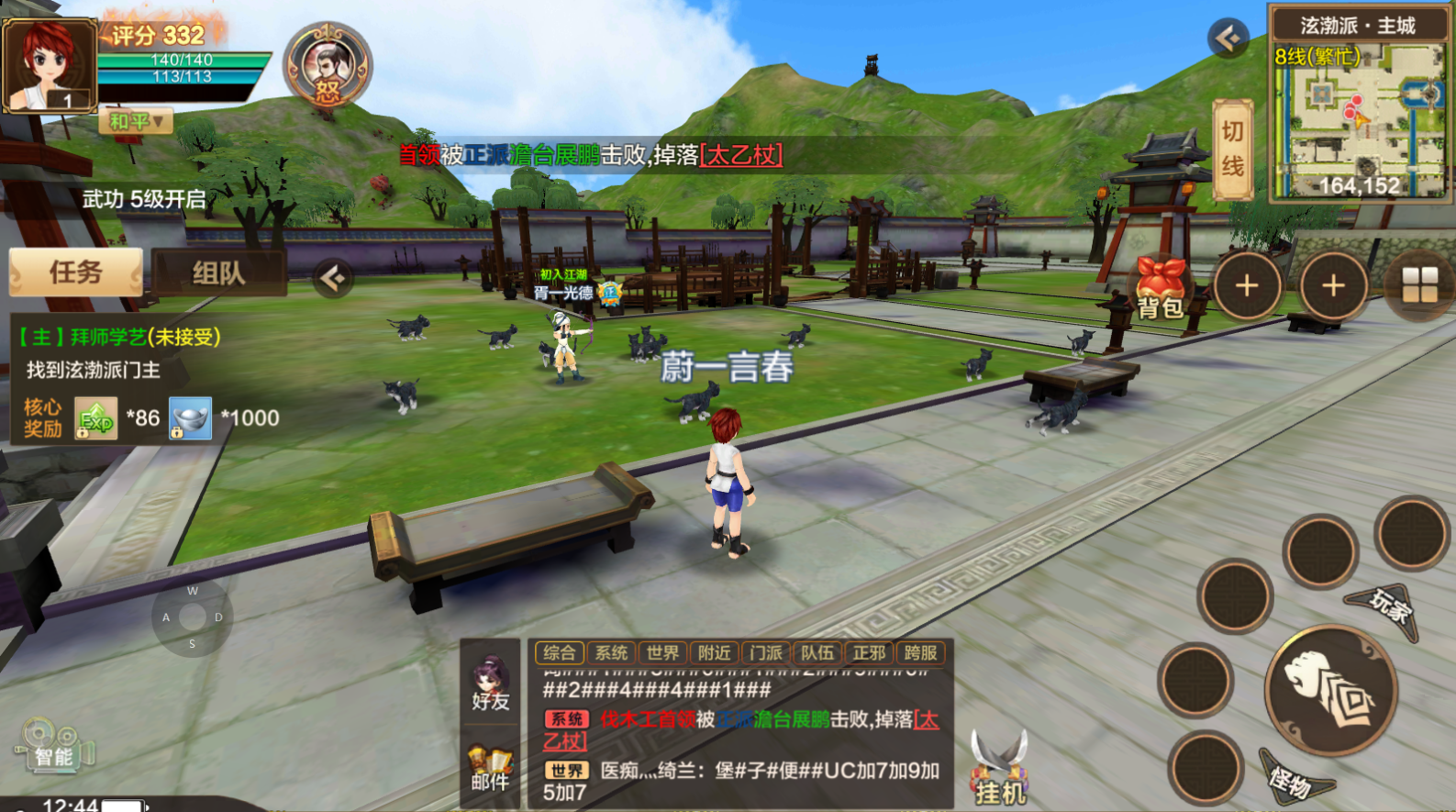Collapse the quest panel with the arrow
The width and height of the screenshot is (1456, 812).
pyautogui.click(x=333, y=277)
